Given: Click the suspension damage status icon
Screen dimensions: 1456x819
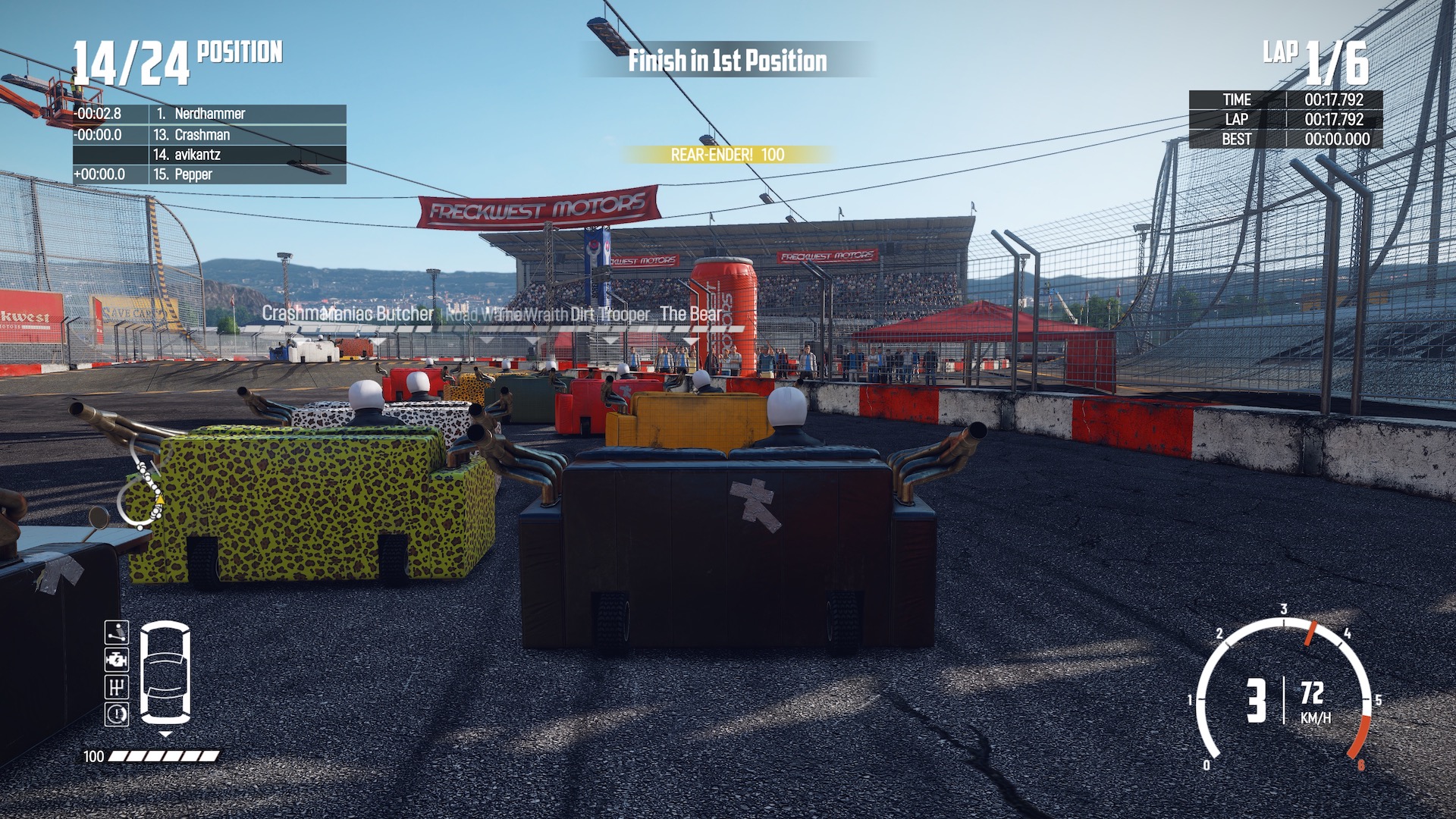Looking at the screenshot, I should click(116, 632).
